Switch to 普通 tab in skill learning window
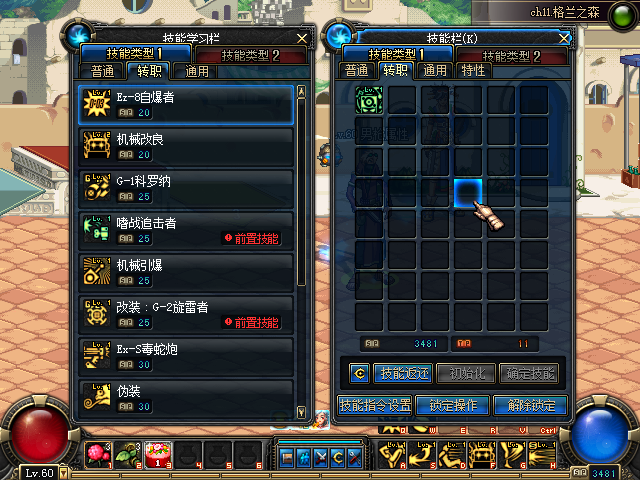 pos(102,71)
